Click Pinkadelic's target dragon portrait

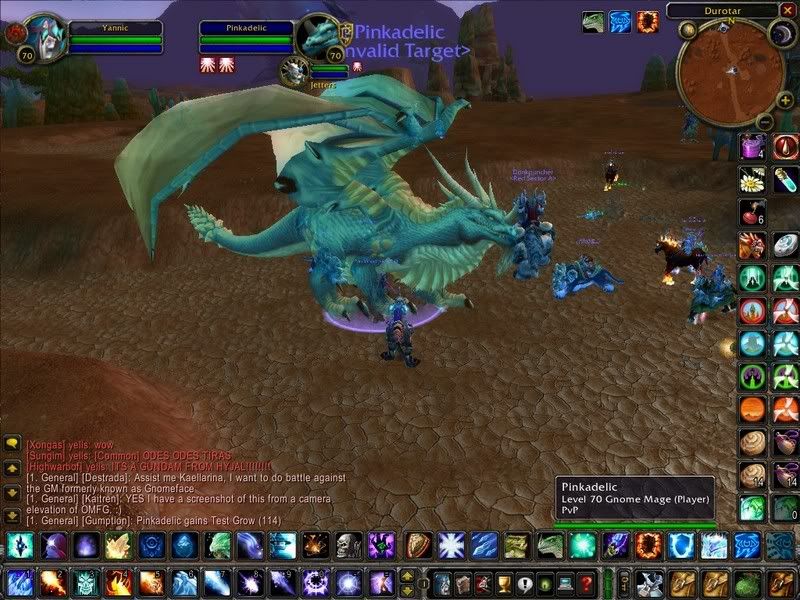point(320,38)
